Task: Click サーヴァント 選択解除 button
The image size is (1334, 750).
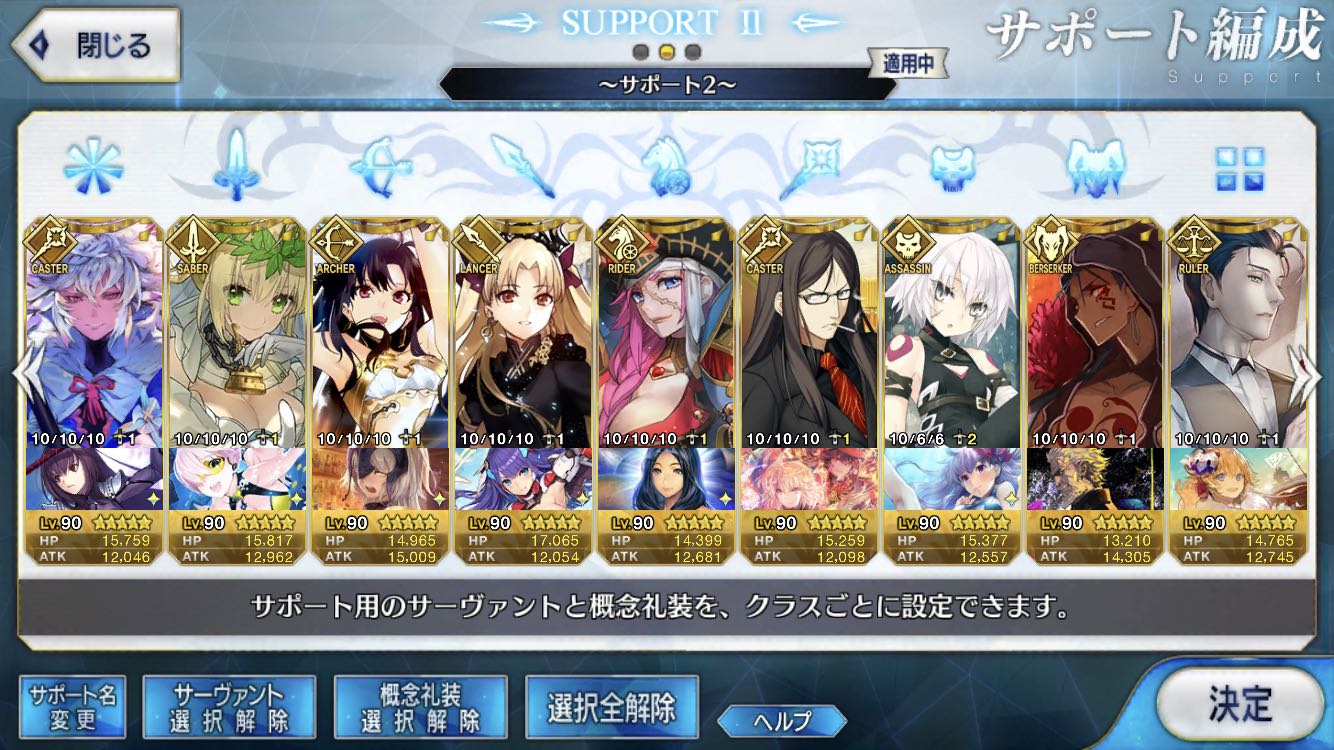Action: (x=229, y=707)
